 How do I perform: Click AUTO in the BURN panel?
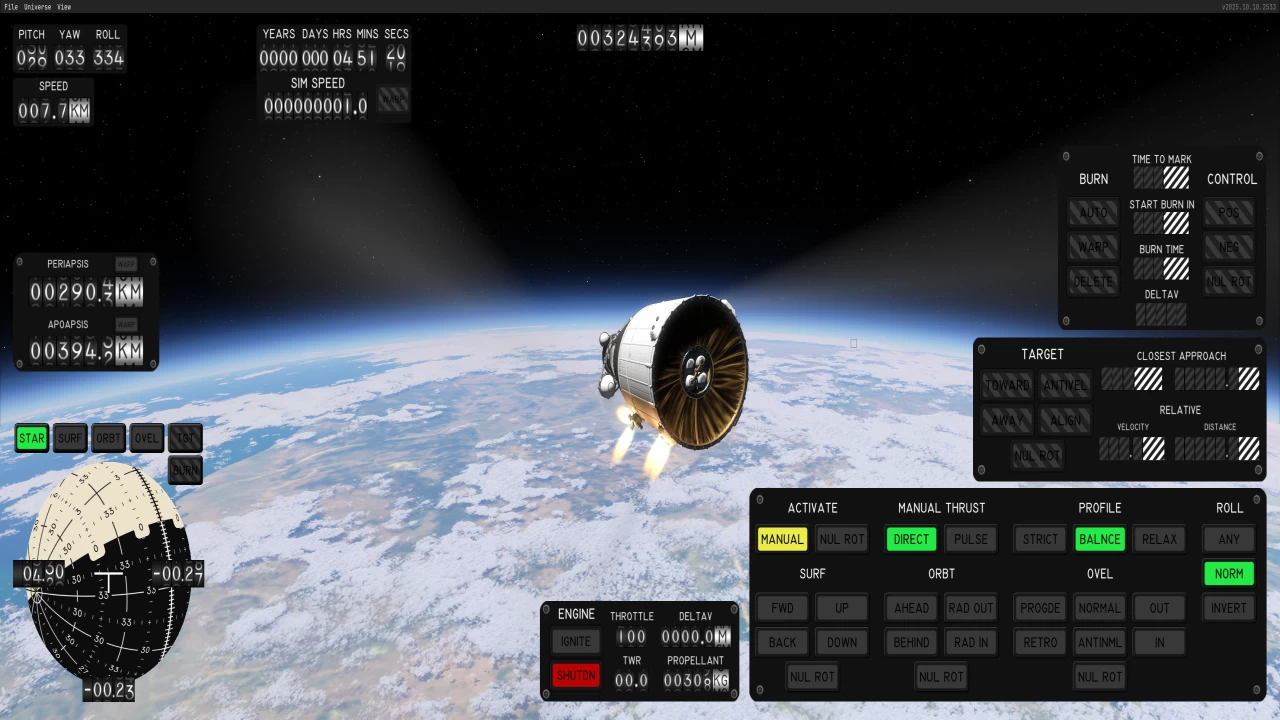click(1093, 212)
